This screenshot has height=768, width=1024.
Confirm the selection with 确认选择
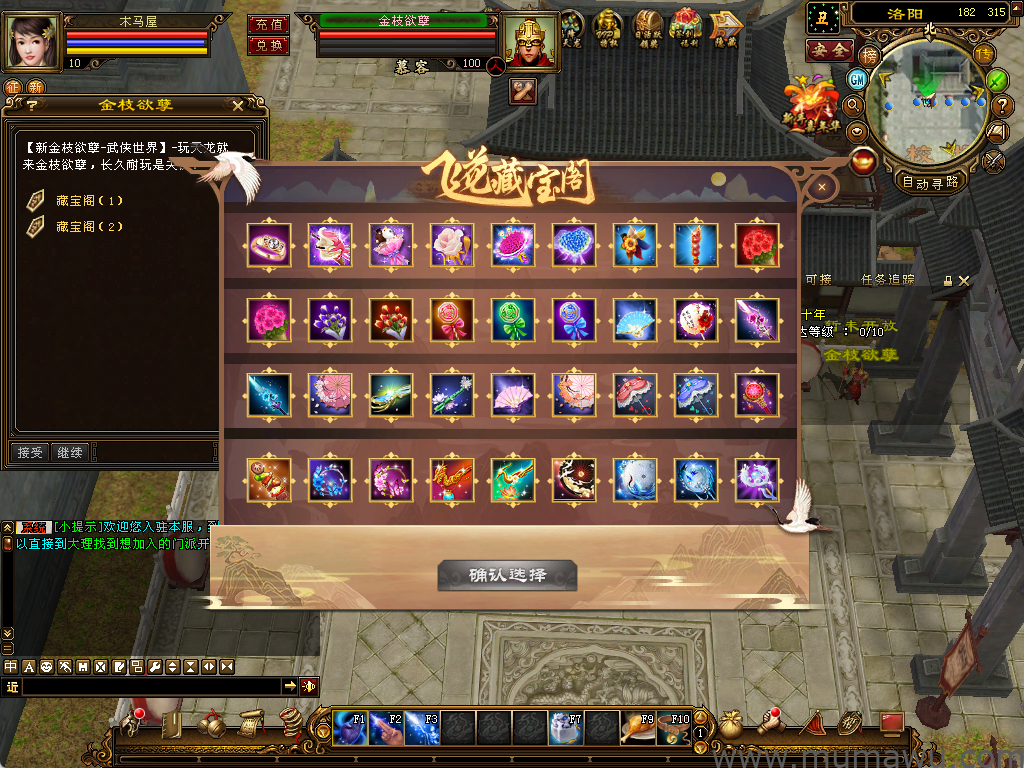[507, 575]
